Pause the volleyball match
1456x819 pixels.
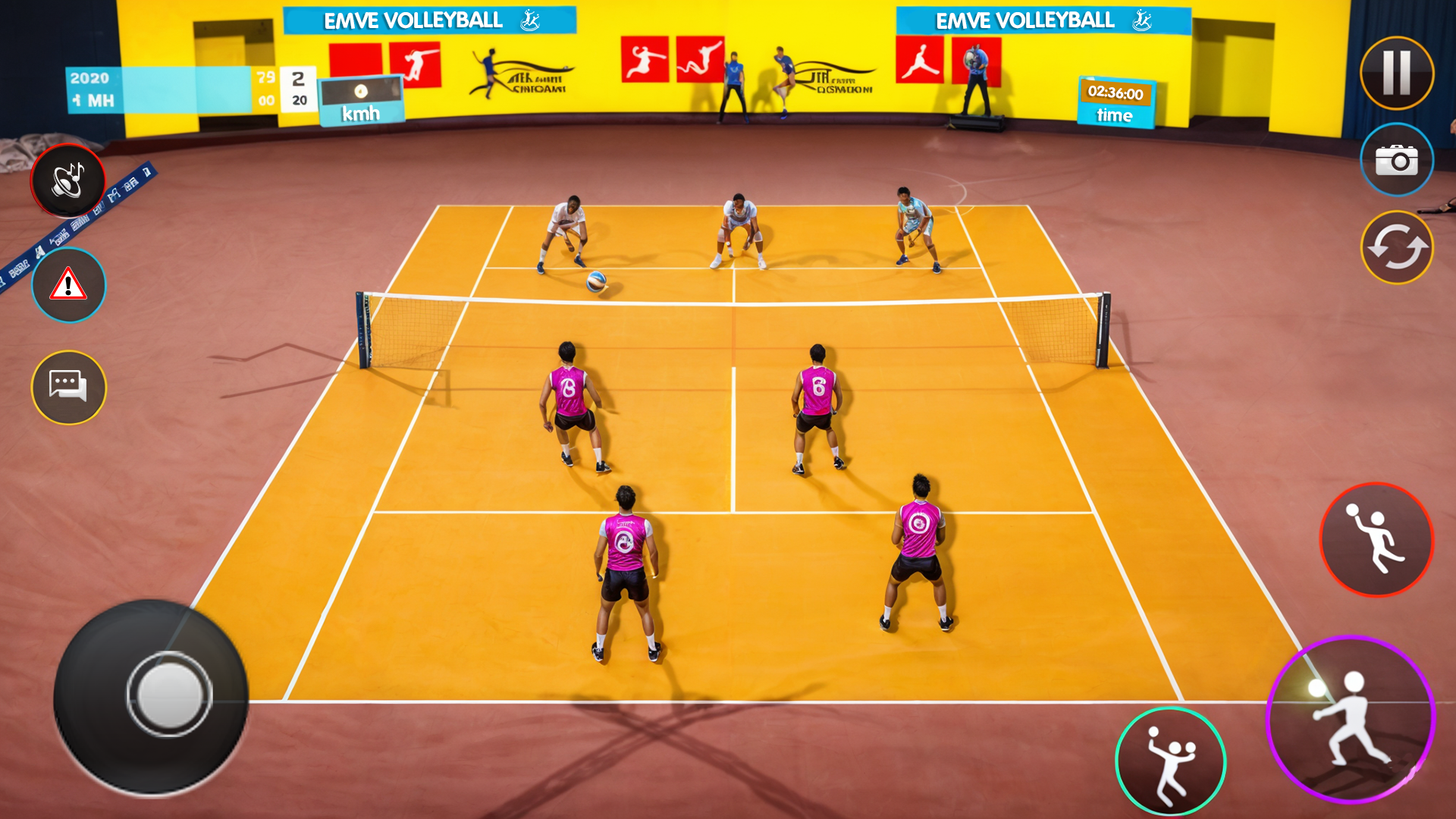[1398, 74]
